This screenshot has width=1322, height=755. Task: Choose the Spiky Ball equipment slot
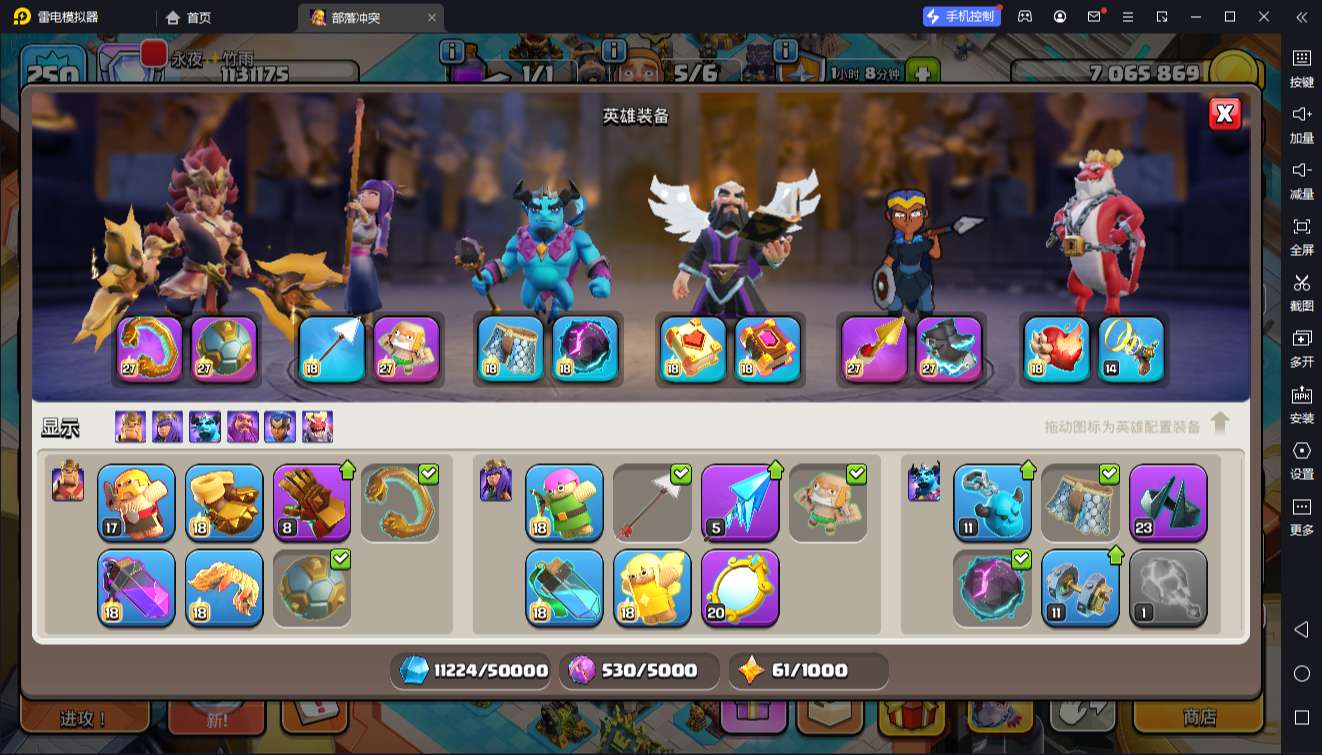312,587
